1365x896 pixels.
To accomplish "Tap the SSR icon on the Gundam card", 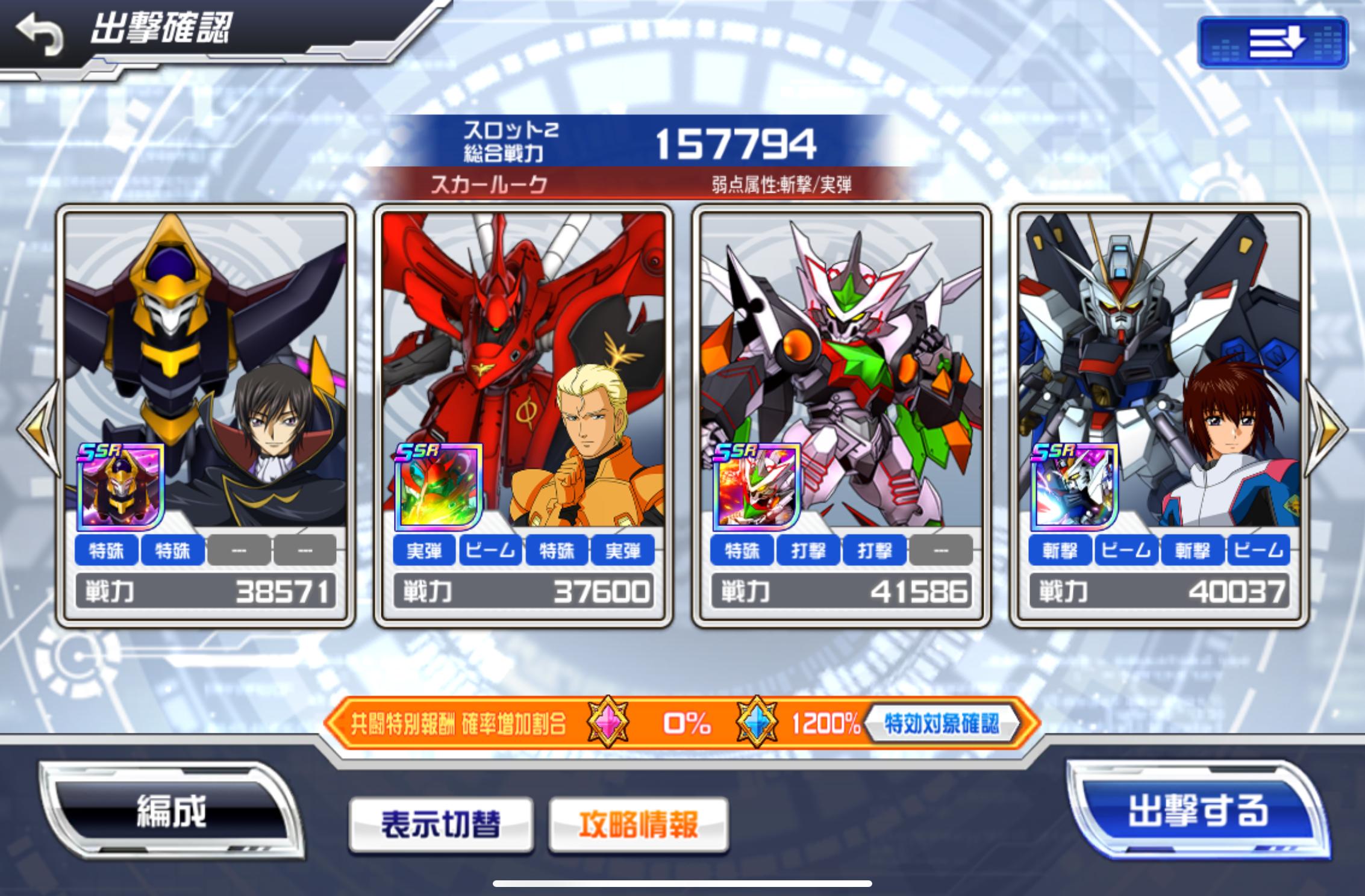I will point(1075,487).
